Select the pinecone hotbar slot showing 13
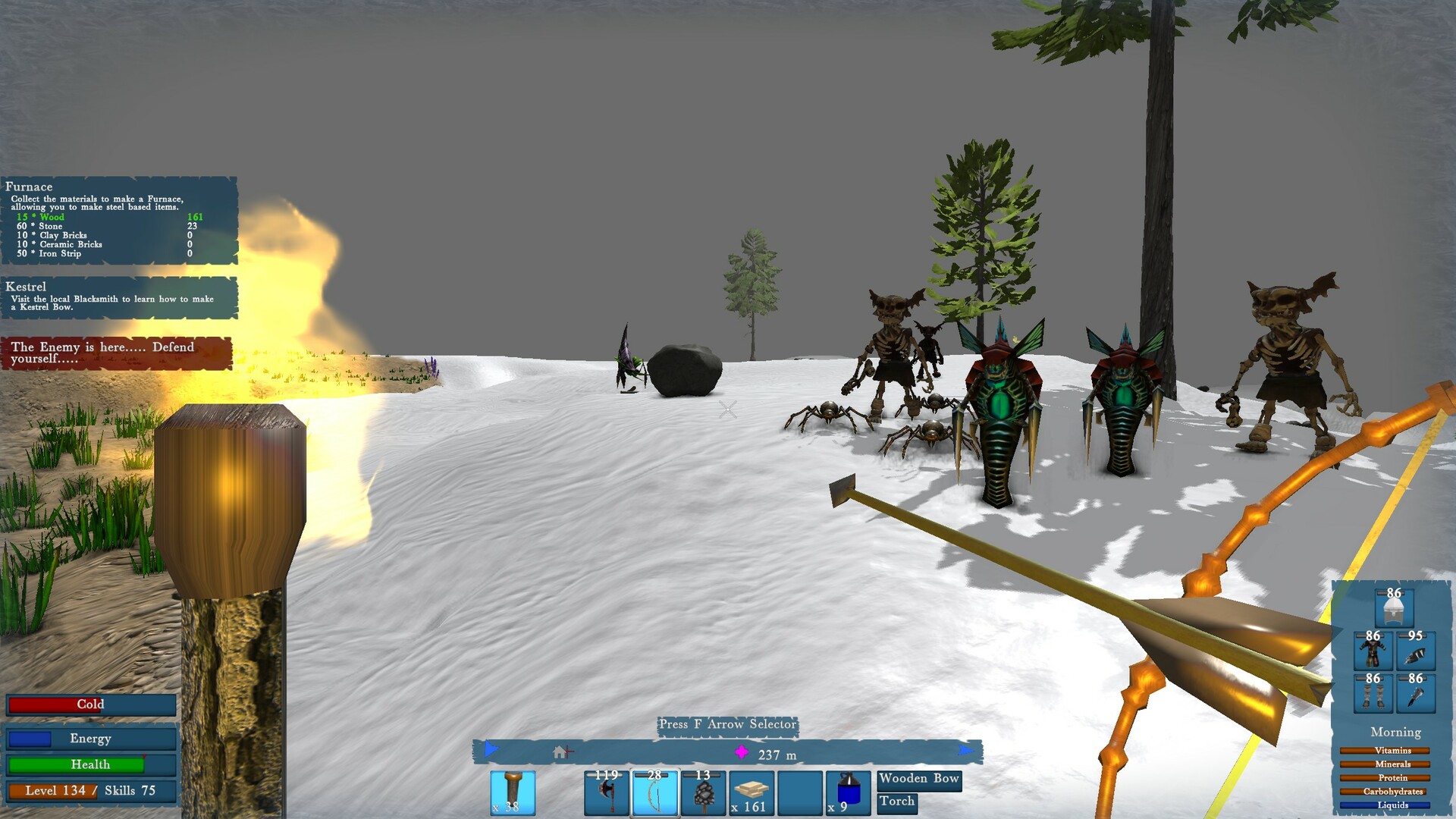The height and width of the screenshot is (819, 1456). (x=704, y=795)
